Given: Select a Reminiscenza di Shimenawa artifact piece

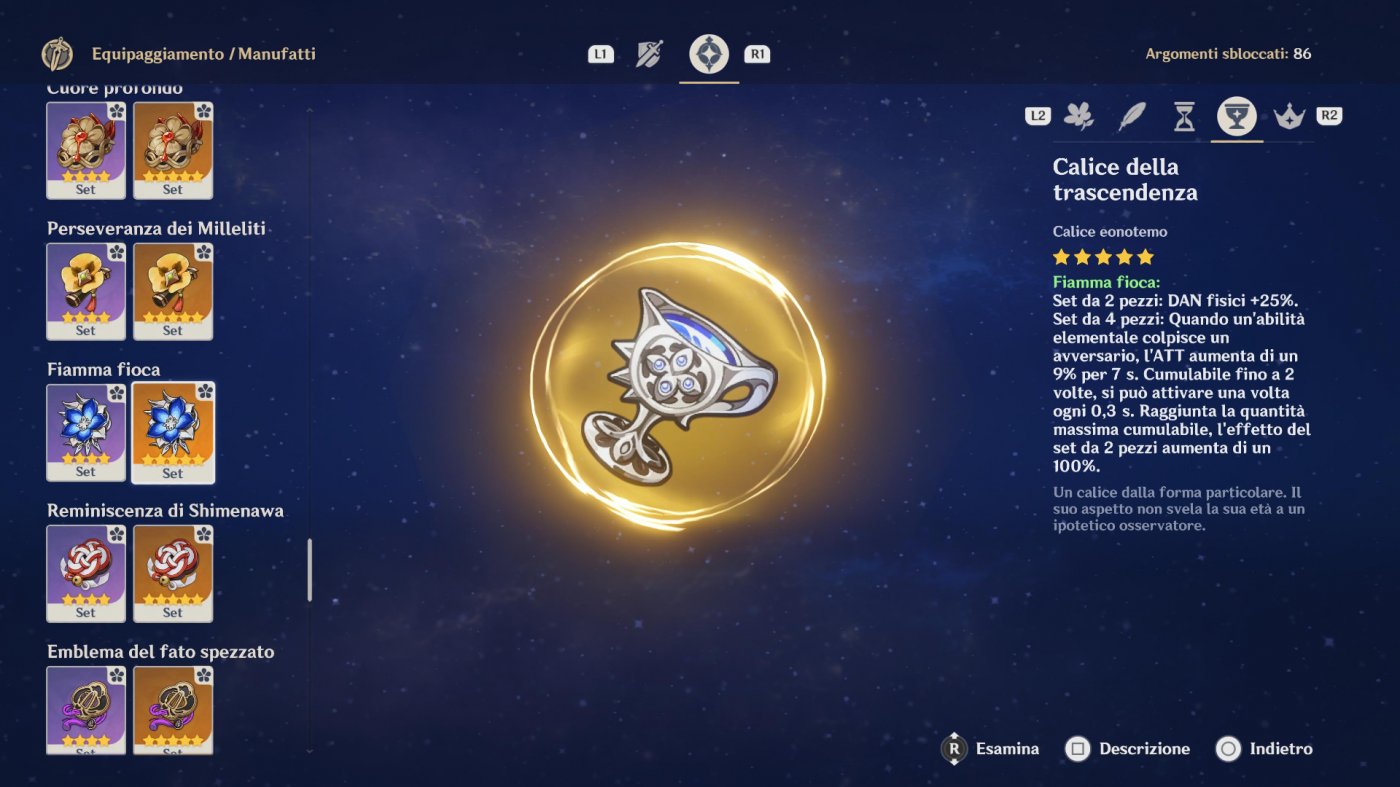Looking at the screenshot, I should (x=85, y=571).
